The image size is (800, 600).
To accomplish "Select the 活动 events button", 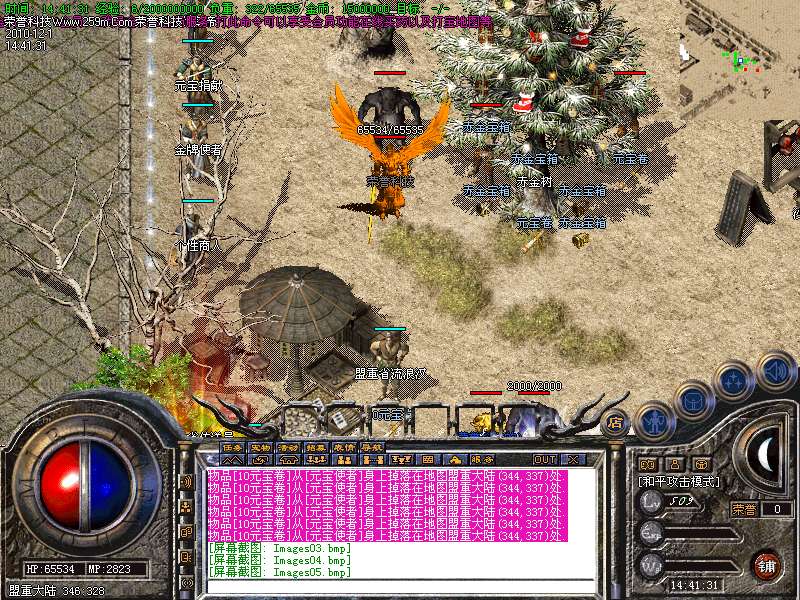I will coord(289,447).
